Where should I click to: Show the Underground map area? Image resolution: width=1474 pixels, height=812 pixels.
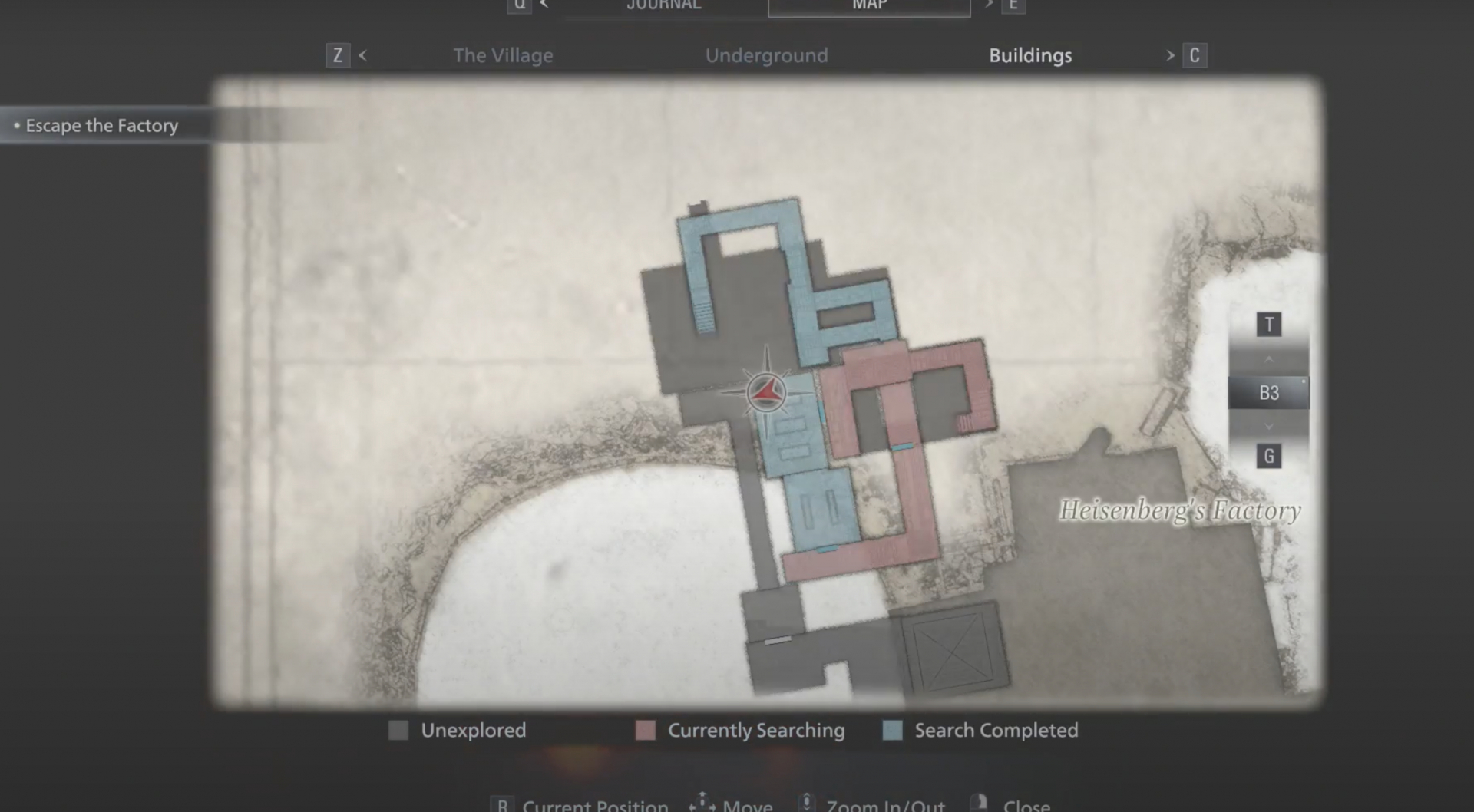766,55
